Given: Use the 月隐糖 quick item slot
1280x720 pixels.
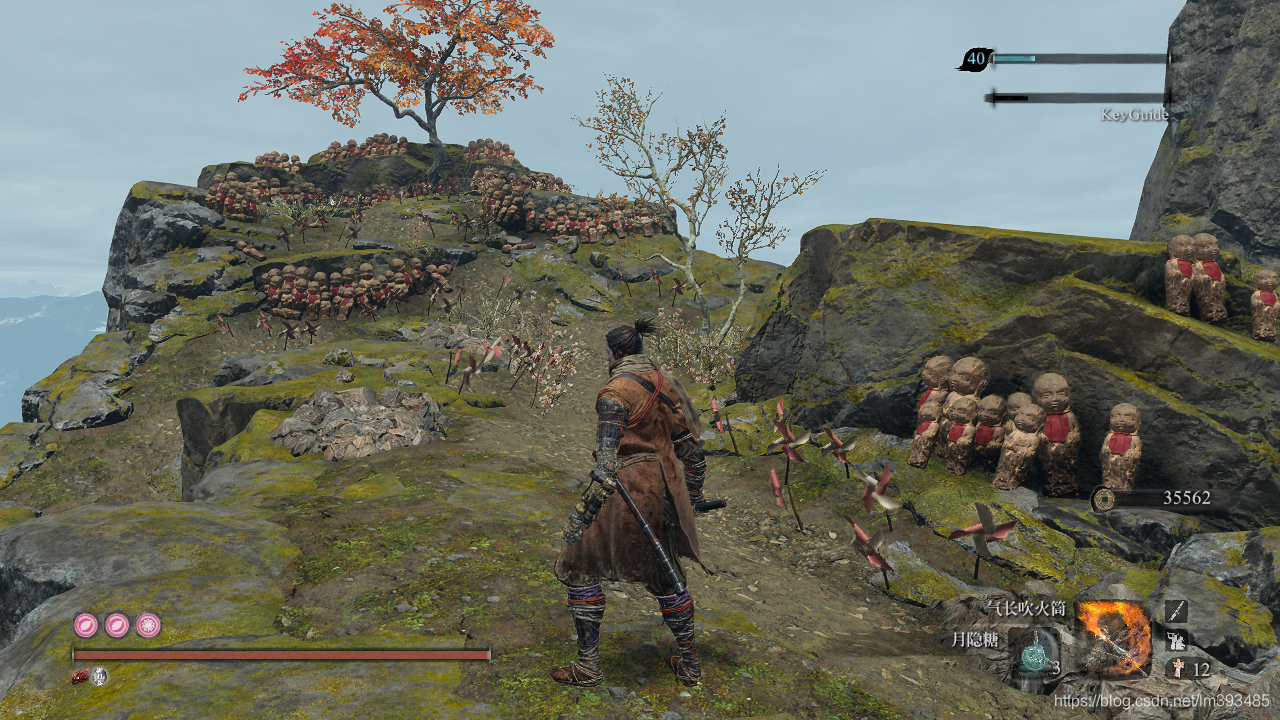Looking at the screenshot, I should tap(1034, 657).
